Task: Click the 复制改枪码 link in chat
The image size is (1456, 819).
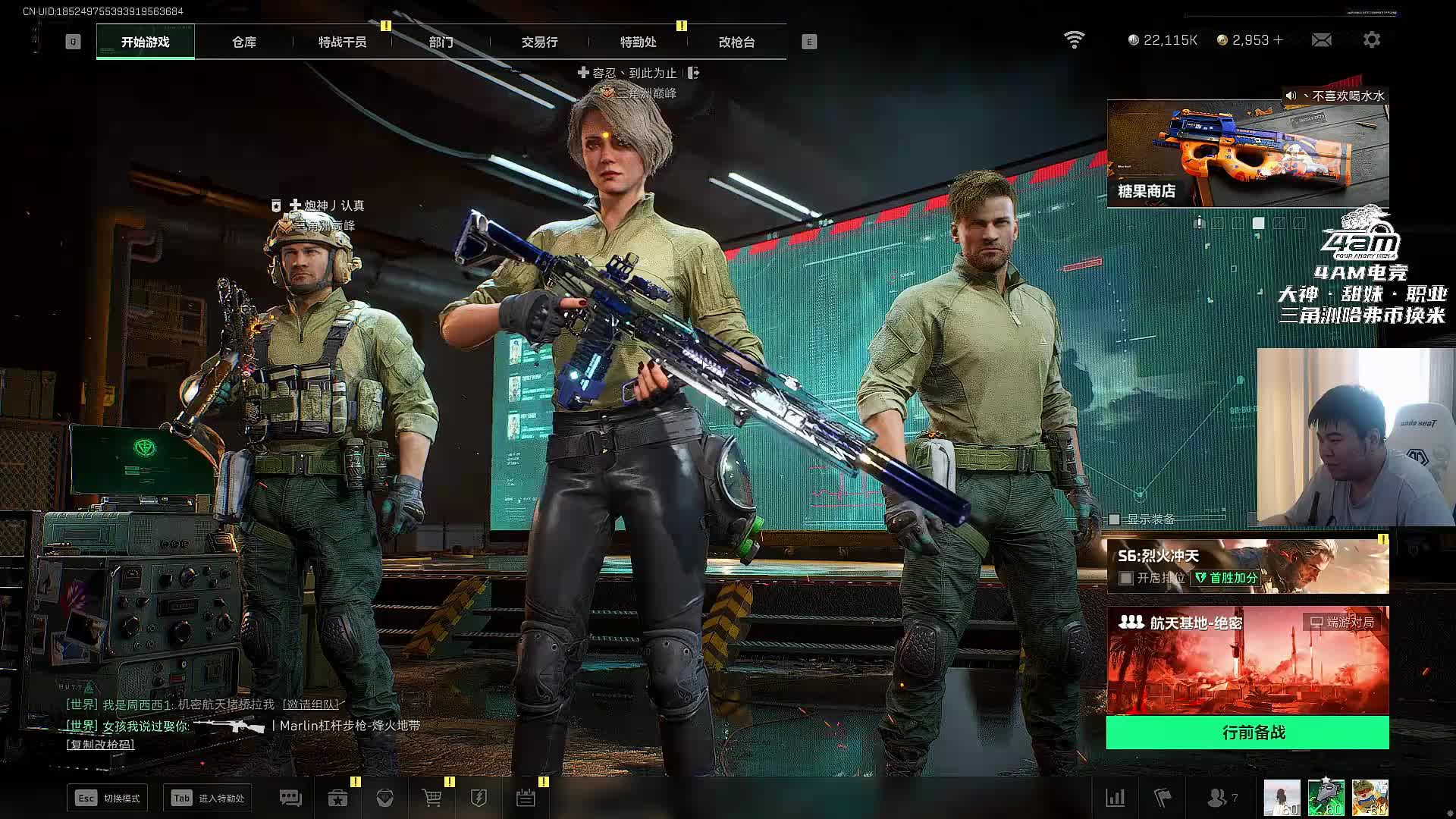Action: [100, 745]
